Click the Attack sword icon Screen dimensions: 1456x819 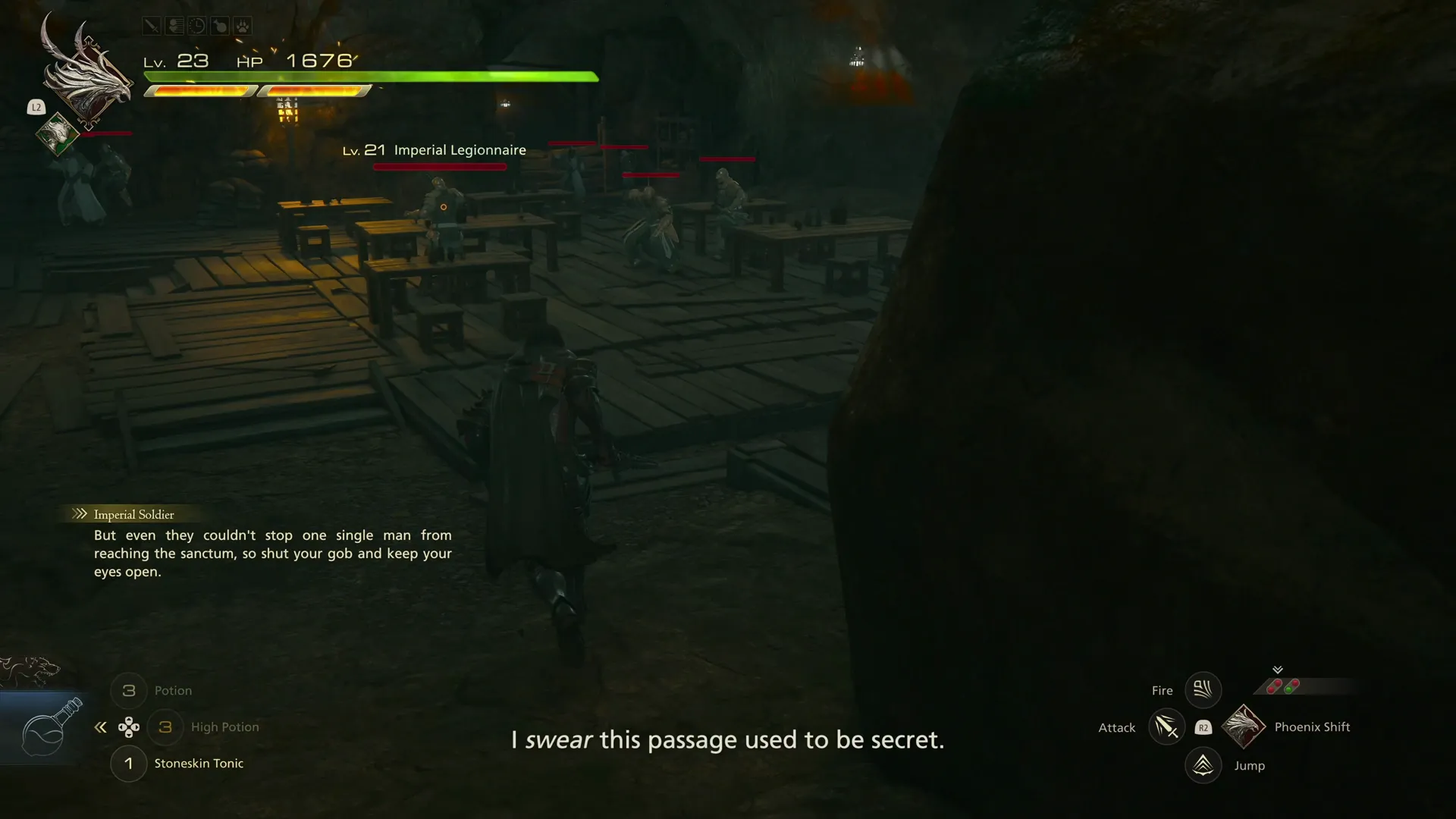(x=1166, y=726)
